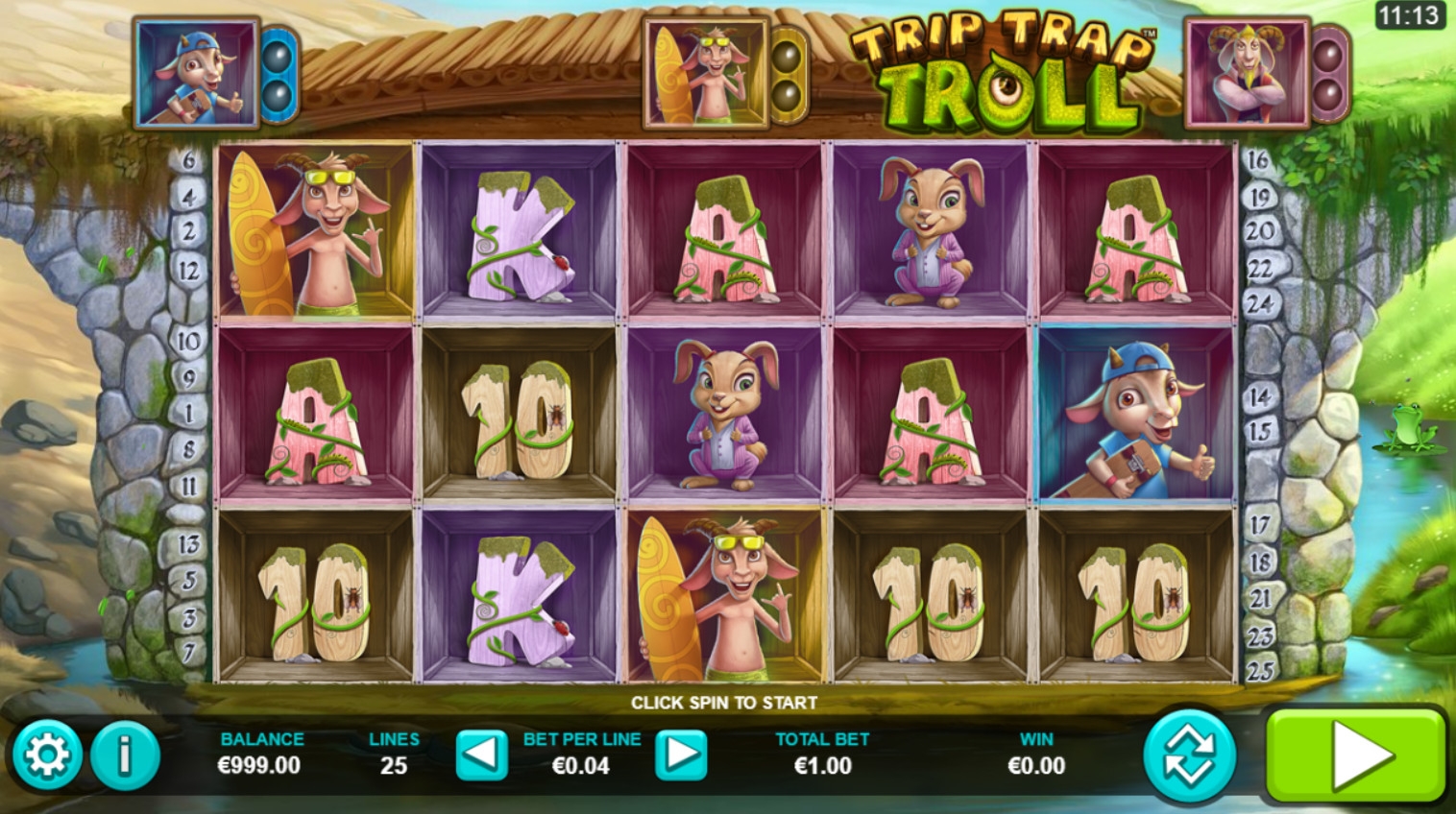
Task: Select payline number 7 marker
Action: click(x=189, y=653)
